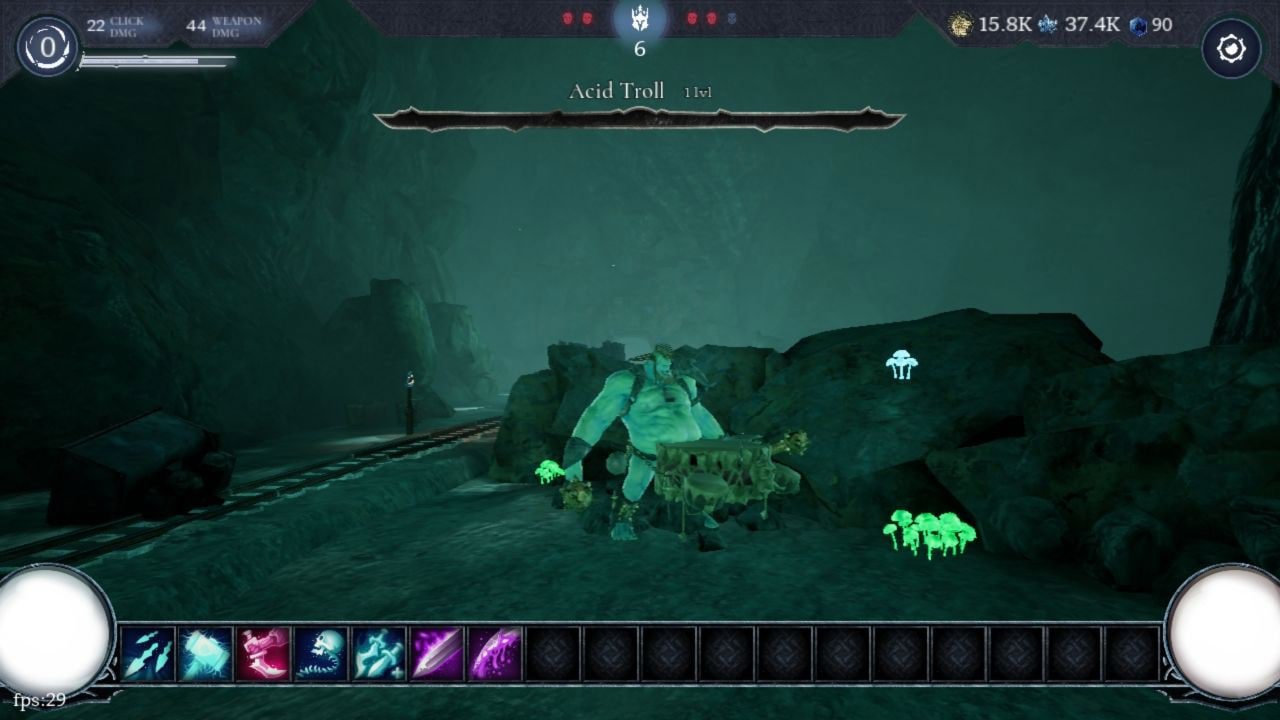Tap the left white orb

pyautogui.click(x=52, y=630)
